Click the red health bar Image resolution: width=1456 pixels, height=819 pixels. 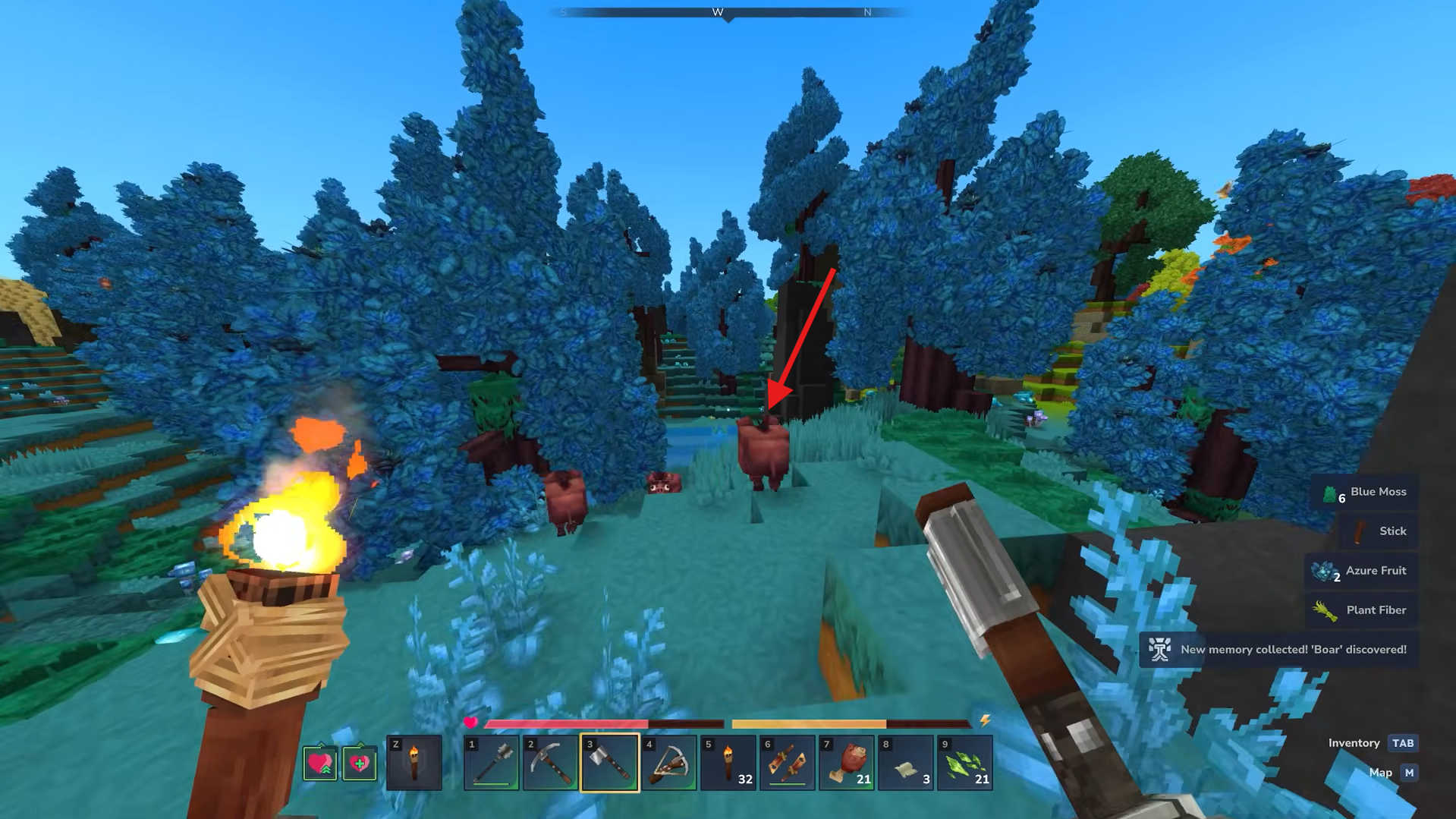tap(569, 722)
